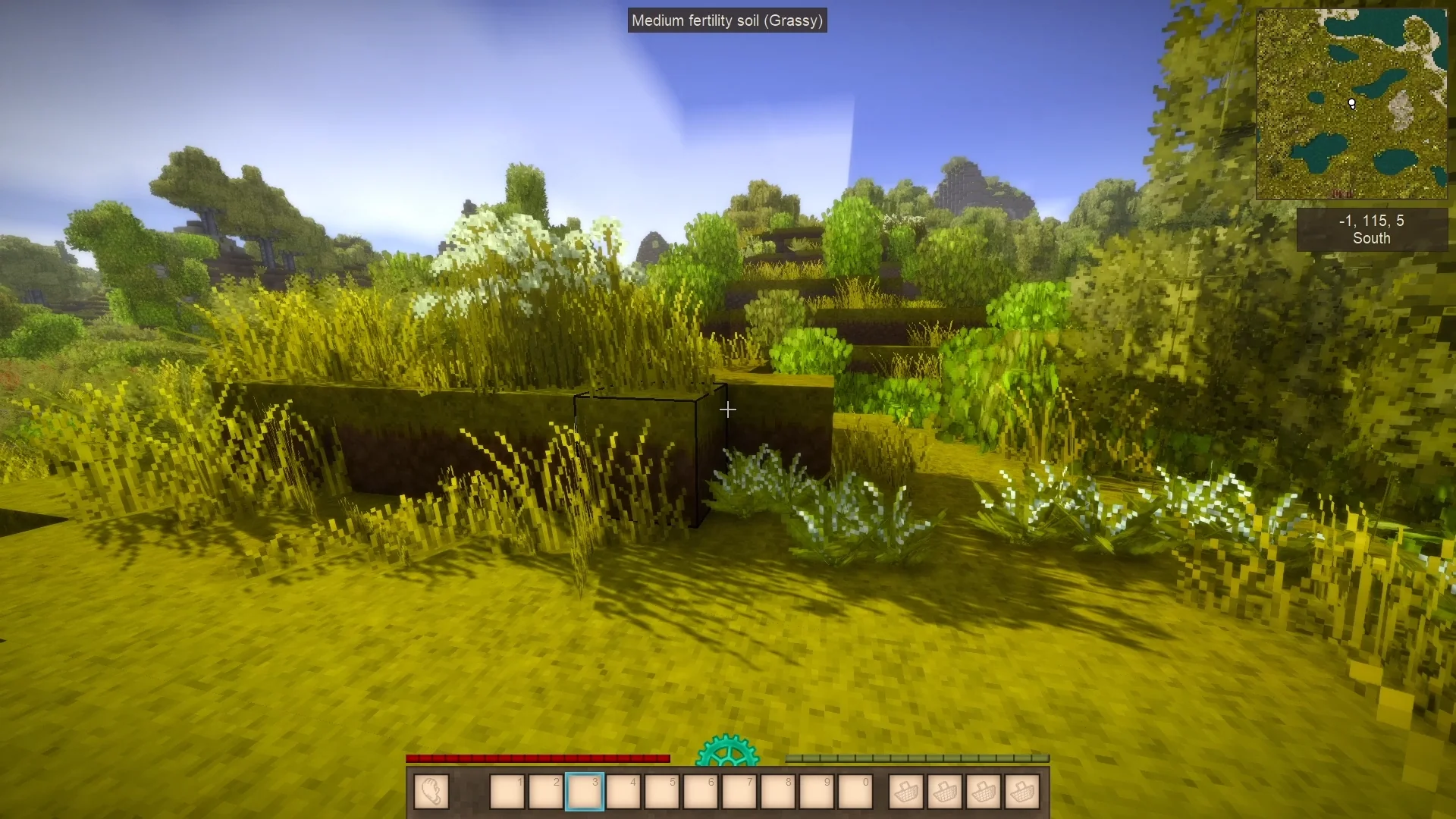Select hotbar slot number 1
Screen dimensions: 1456x819
(507, 792)
